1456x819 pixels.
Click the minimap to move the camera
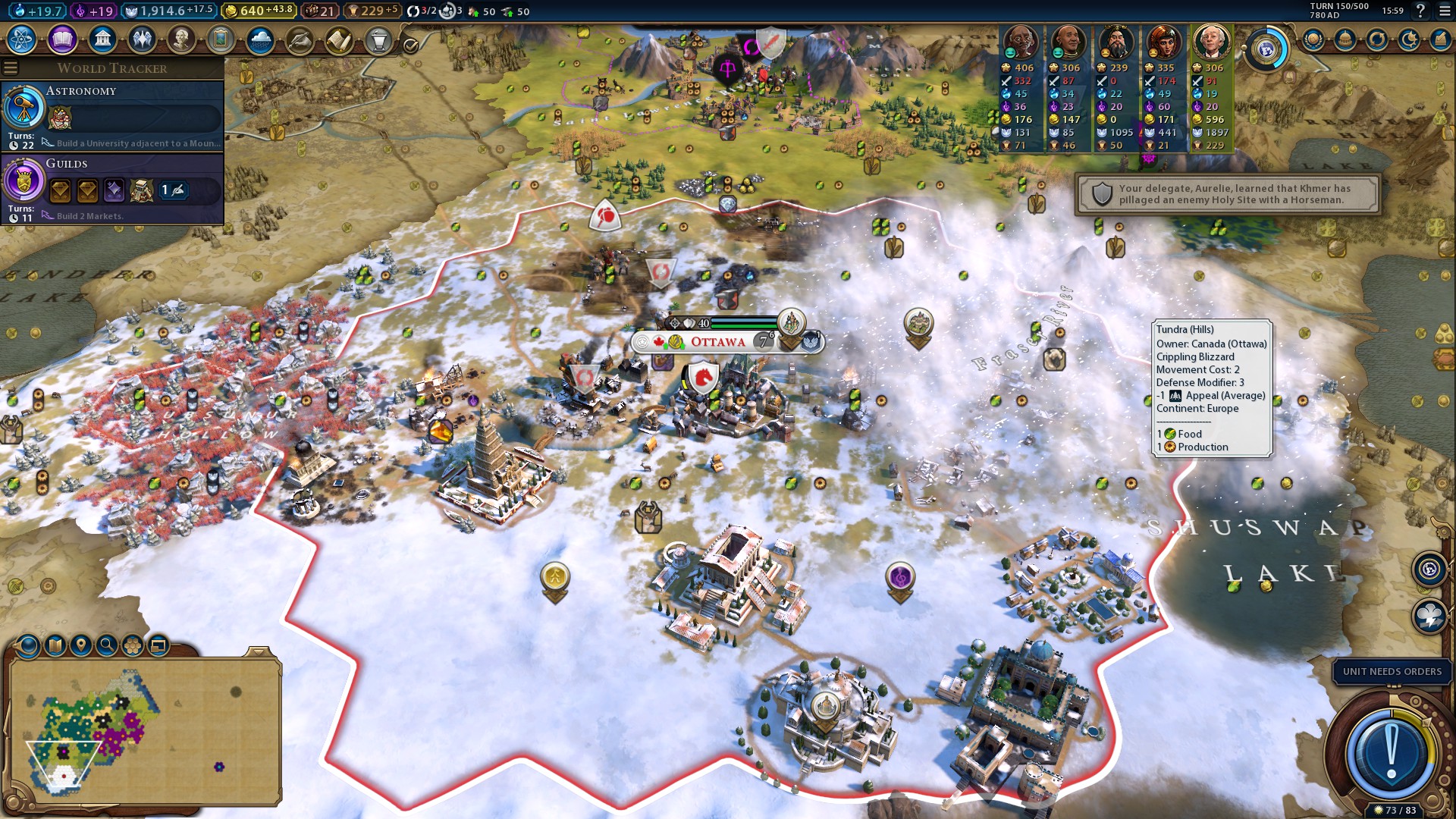coord(144,732)
